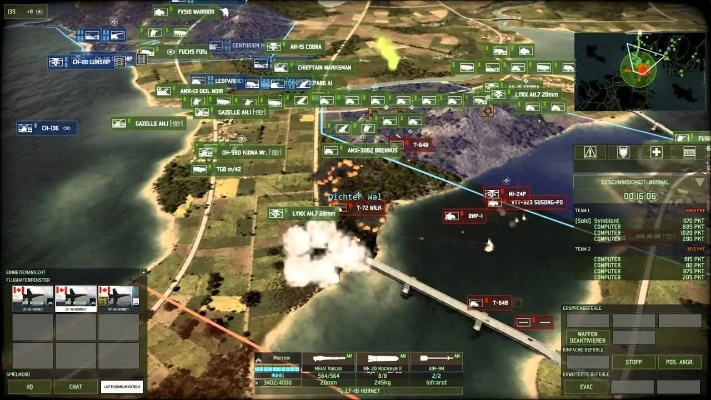The image size is (711, 400).
Task: Click the Chat button
Action: (77, 385)
